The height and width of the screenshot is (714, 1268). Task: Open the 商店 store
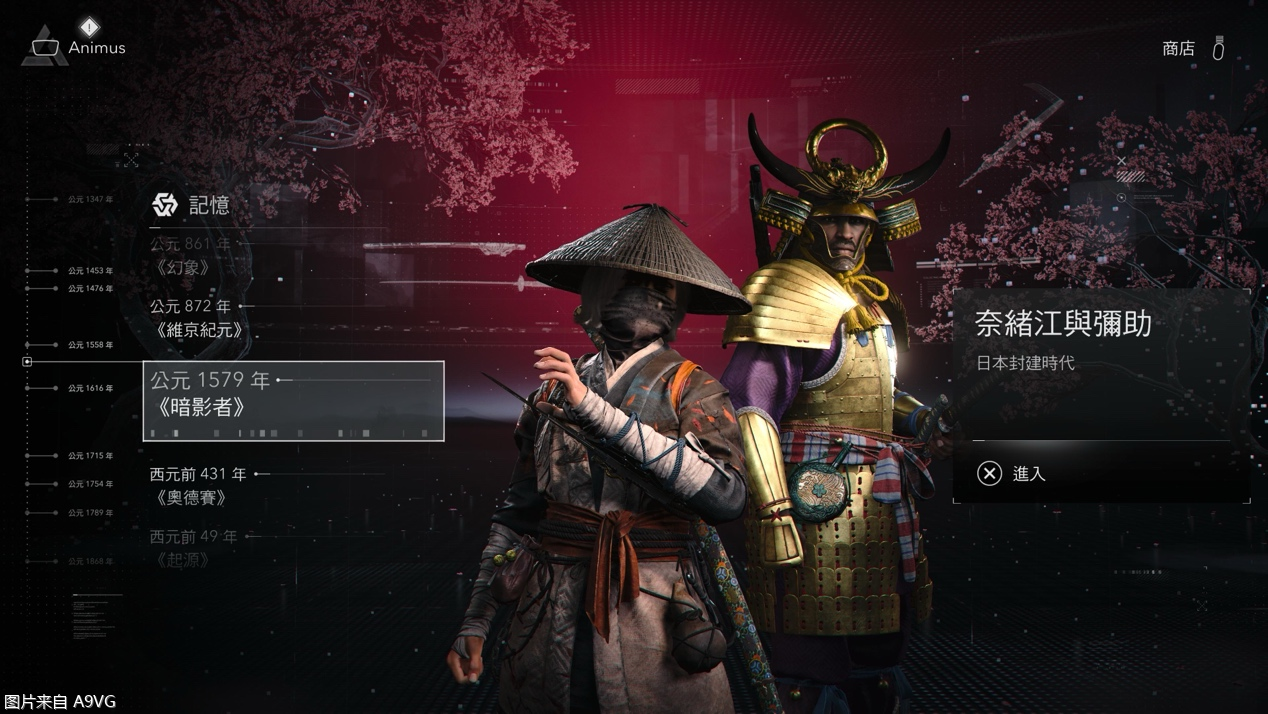(x=1179, y=49)
